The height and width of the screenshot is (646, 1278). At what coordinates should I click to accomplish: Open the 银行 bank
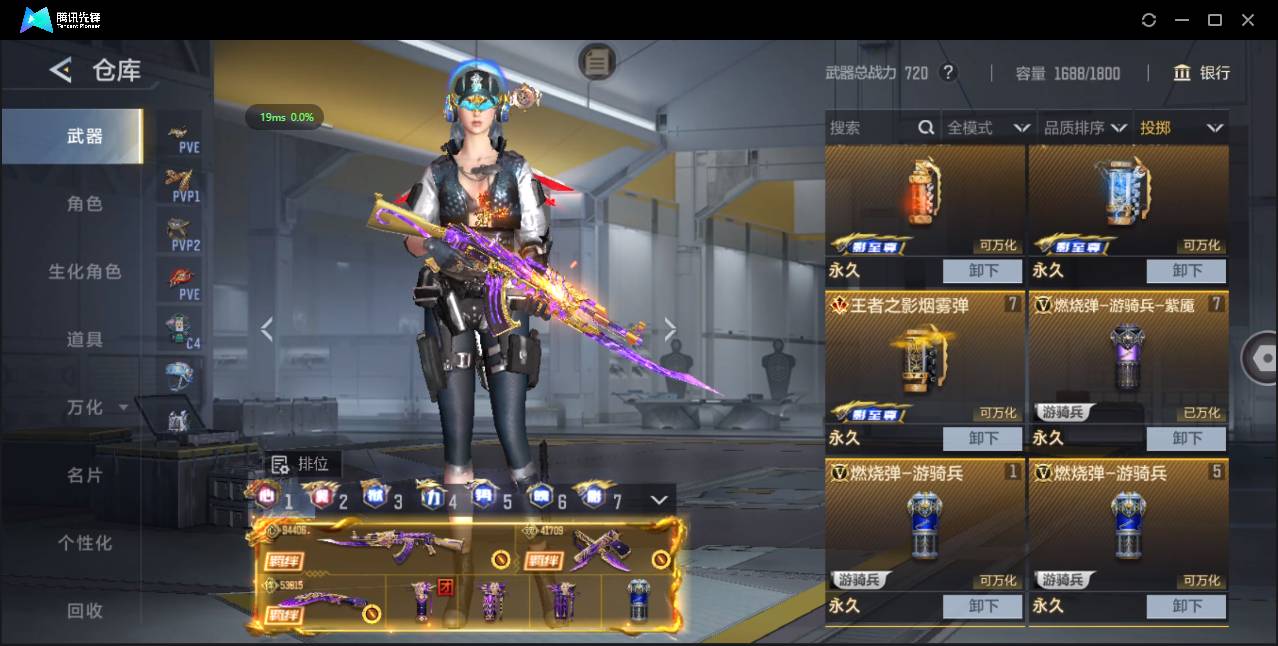[x=1202, y=73]
